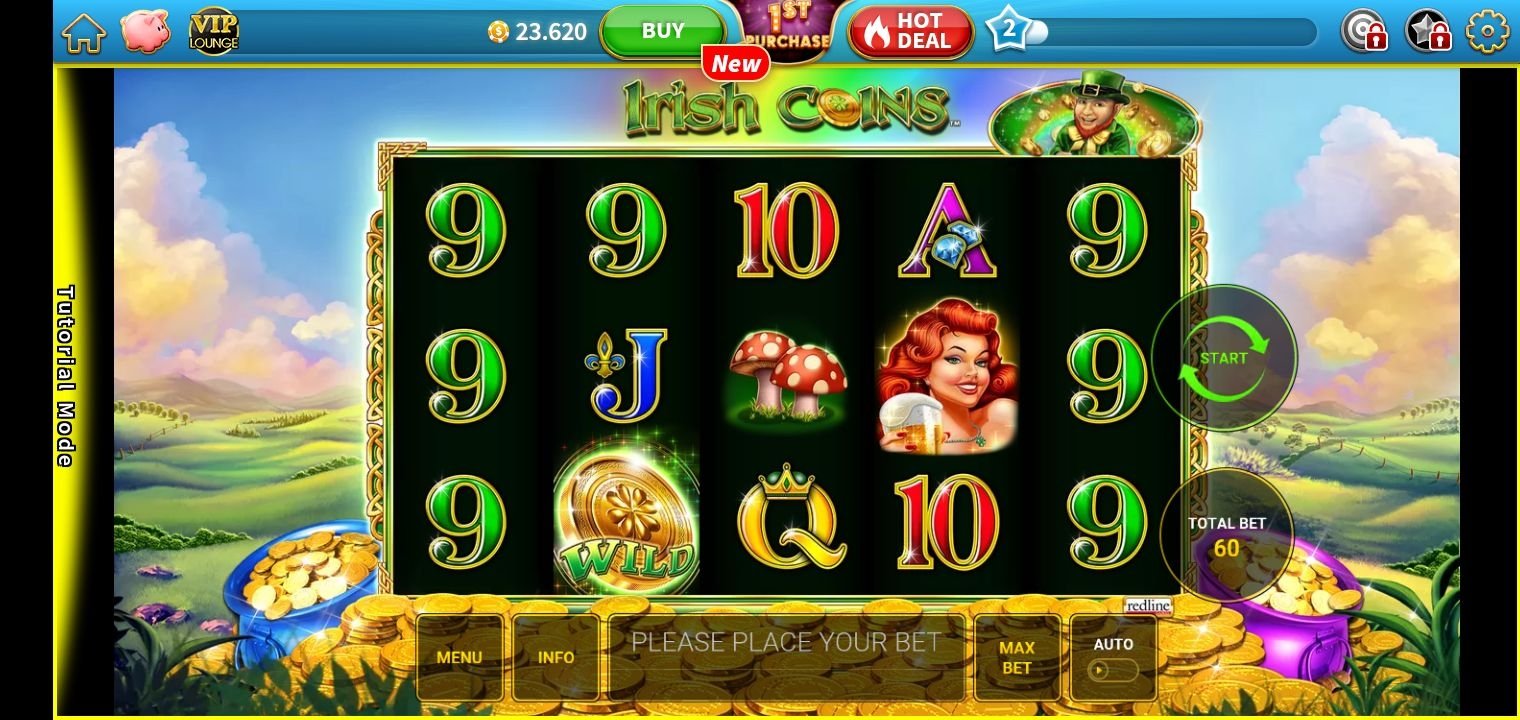The image size is (1520, 720).
Task: Open the locked star feature icon
Action: coord(1428,32)
